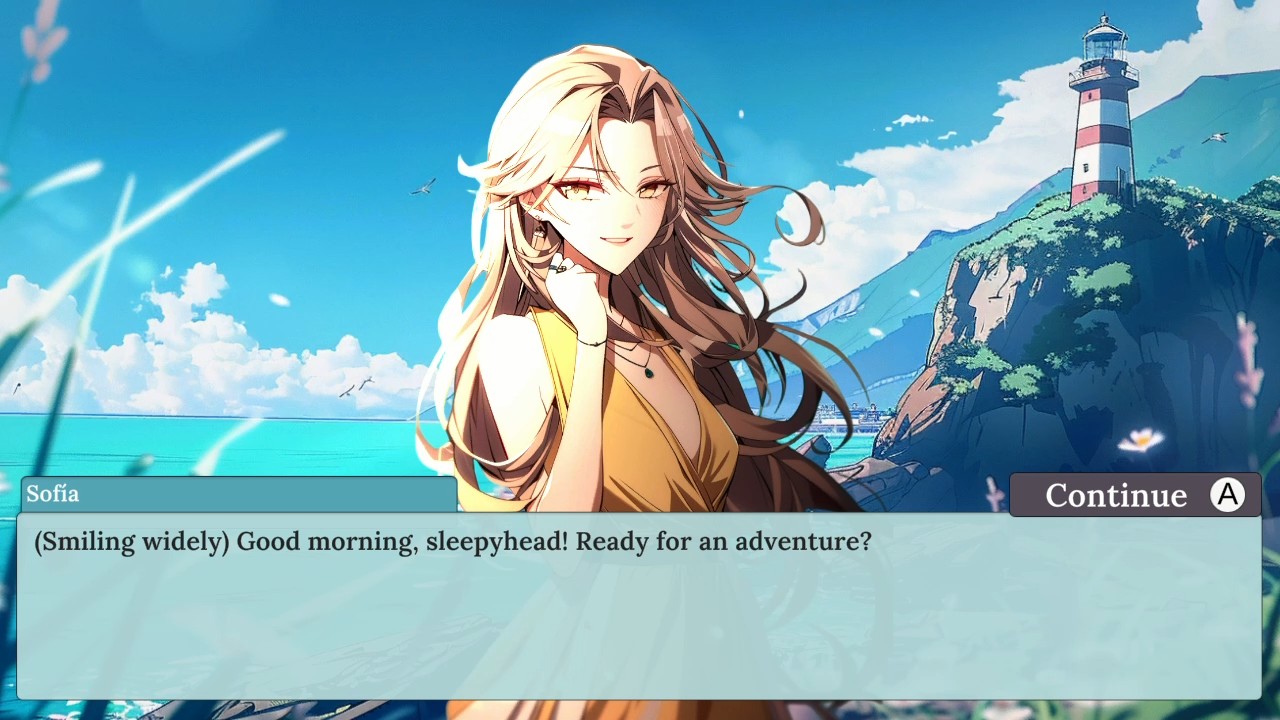
Task: Click the A button icon on Continue
Action: click(x=1227, y=494)
